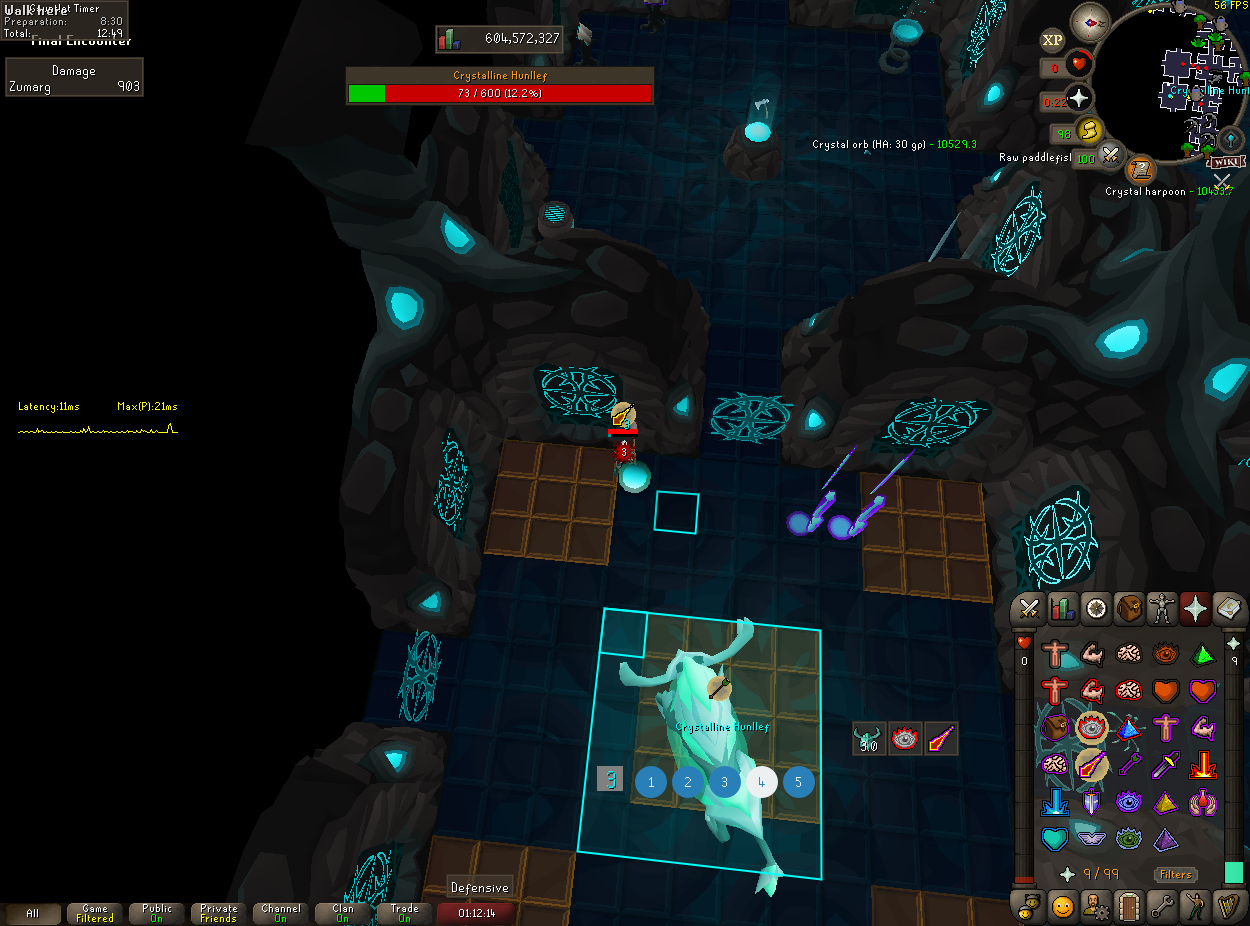Screen dimensions: 1250x926
Task: Switch to the Clan chat tab
Action: (342, 913)
